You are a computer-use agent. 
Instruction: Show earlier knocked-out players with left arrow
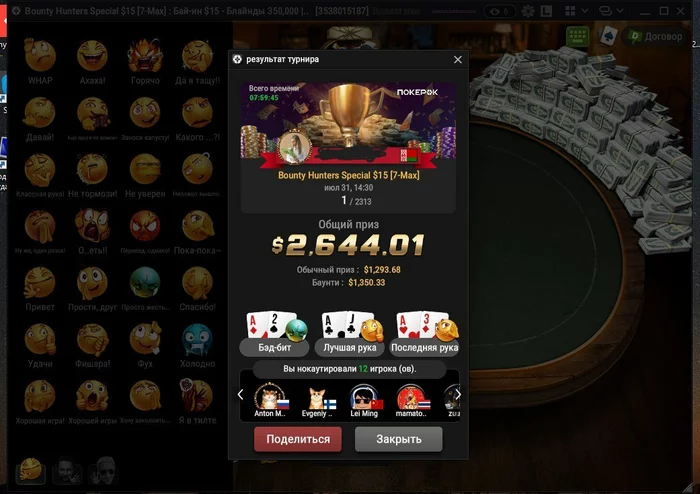(x=240, y=395)
